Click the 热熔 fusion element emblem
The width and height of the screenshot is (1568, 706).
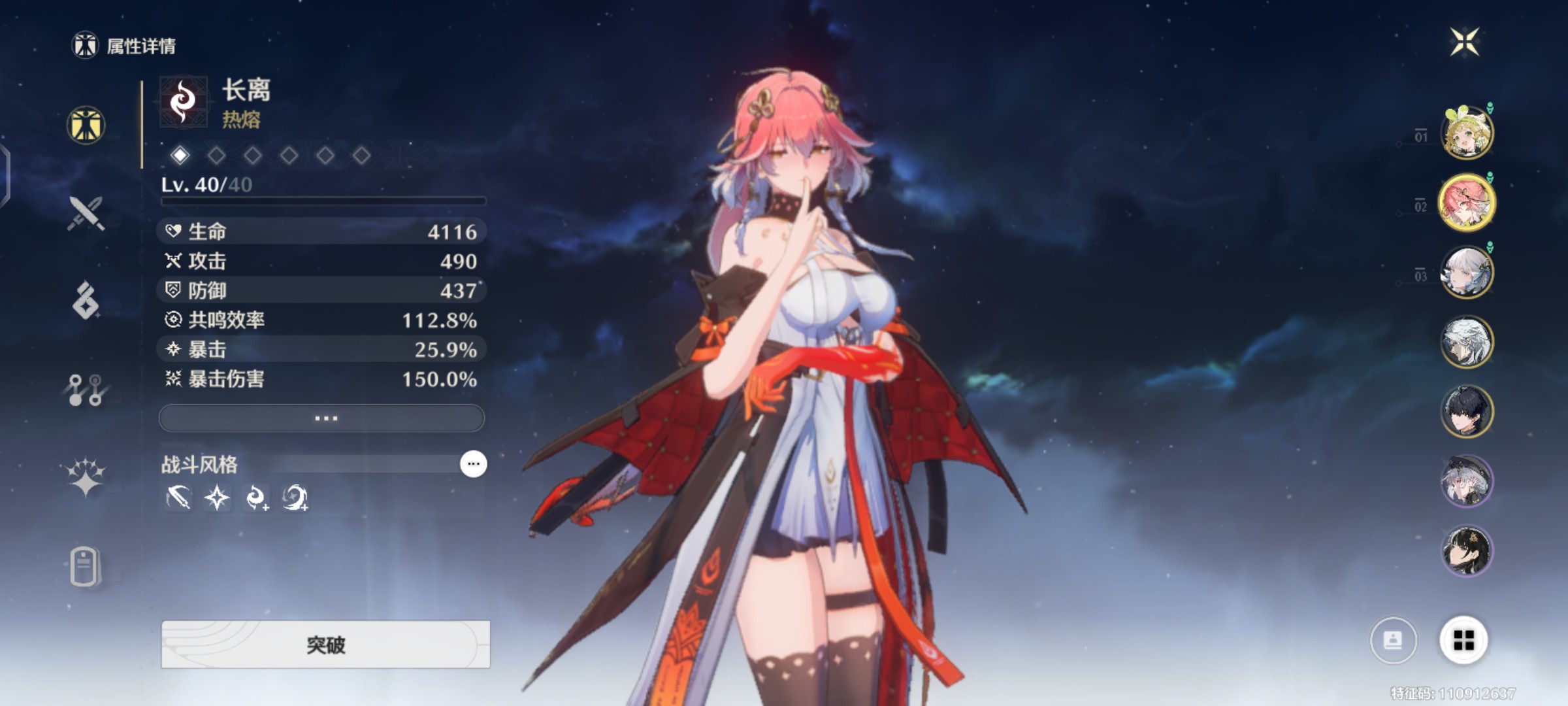click(x=184, y=101)
